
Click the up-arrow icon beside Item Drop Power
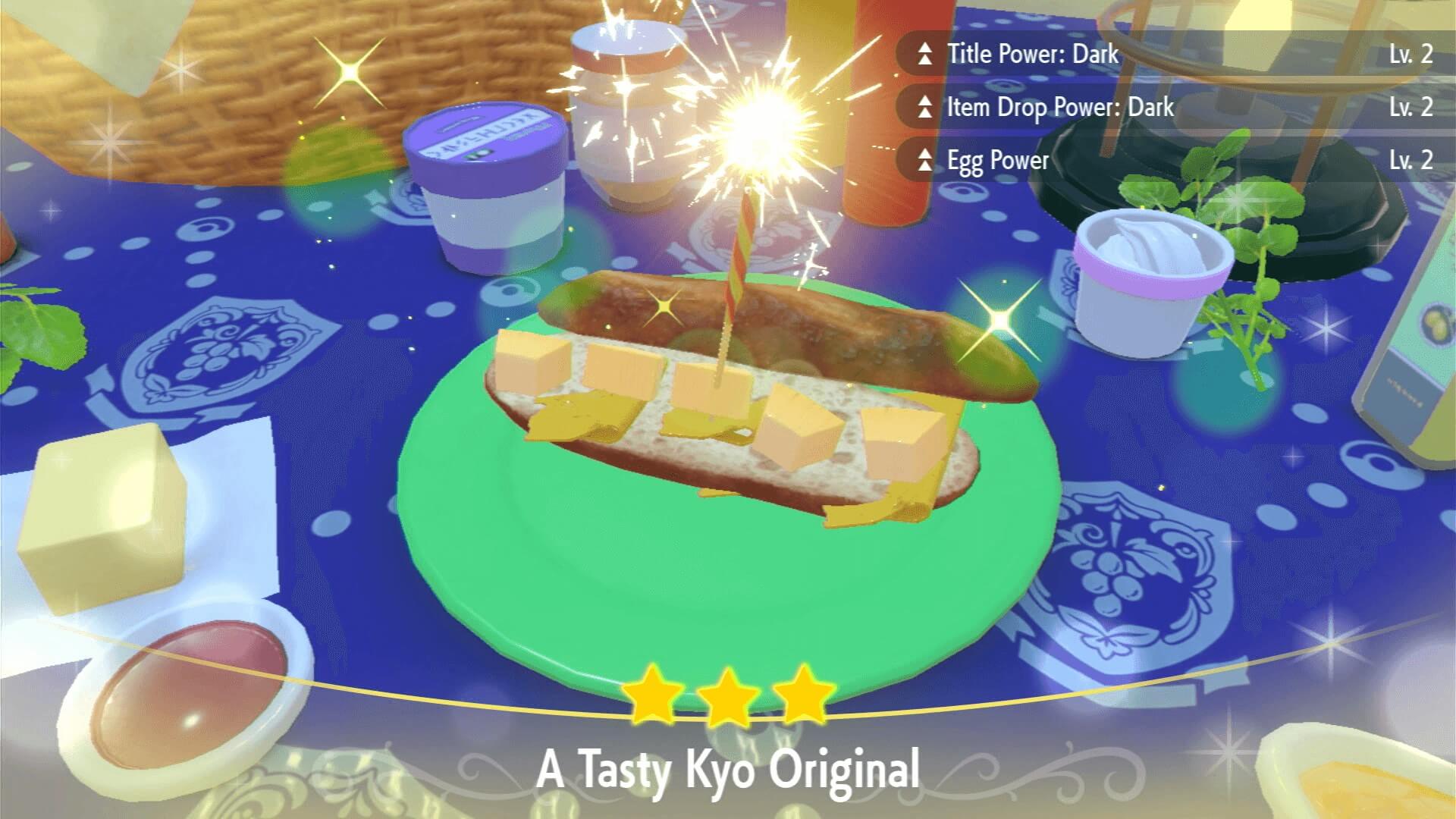pos(924,108)
